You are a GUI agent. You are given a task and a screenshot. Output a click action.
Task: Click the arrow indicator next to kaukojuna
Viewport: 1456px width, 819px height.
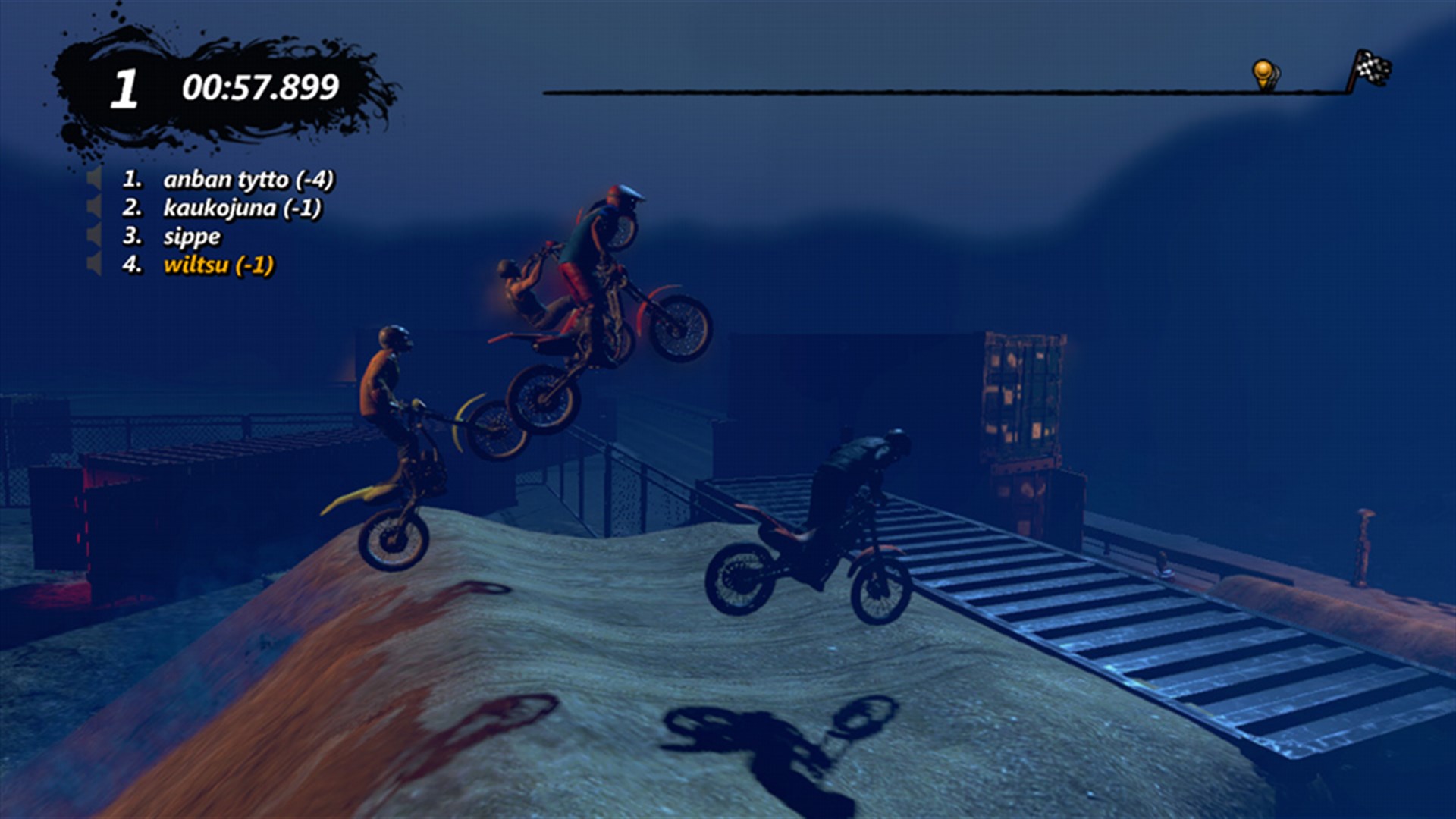coord(93,207)
